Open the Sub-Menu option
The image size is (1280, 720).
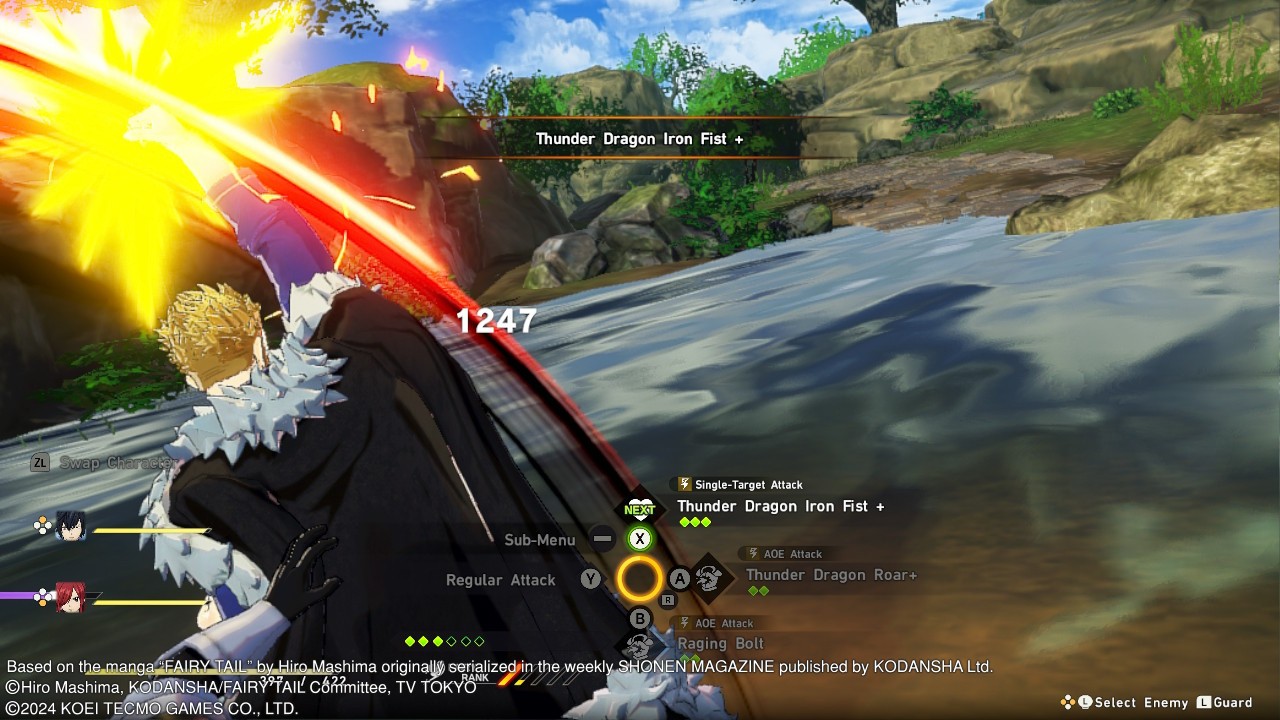pyautogui.click(x=540, y=540)
